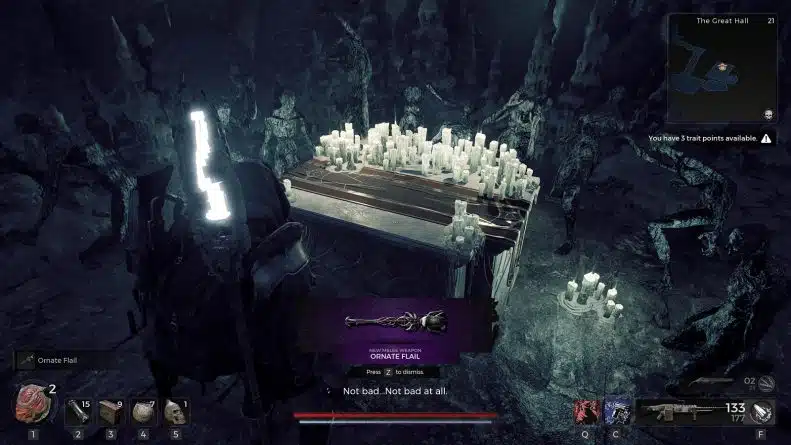Select the red relic heart in slot 1
Image resolution: width=791 pixels, height=445 pixels.
(x=31, y=404)
